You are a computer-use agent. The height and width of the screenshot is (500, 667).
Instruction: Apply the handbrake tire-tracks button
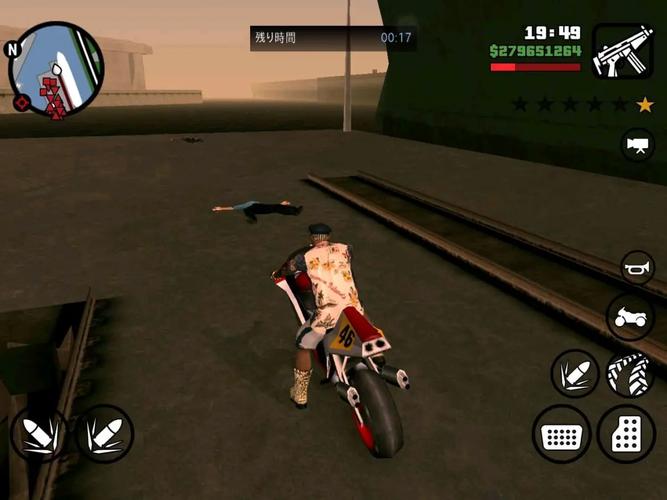tap(630, 374)
